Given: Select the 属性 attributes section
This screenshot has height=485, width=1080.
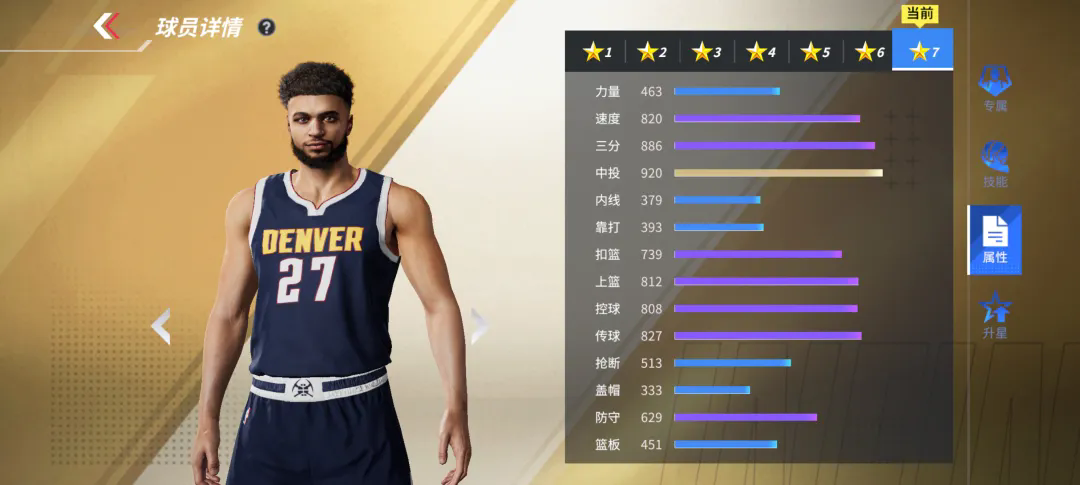Looking at the screenshot, I should (994, 240).
